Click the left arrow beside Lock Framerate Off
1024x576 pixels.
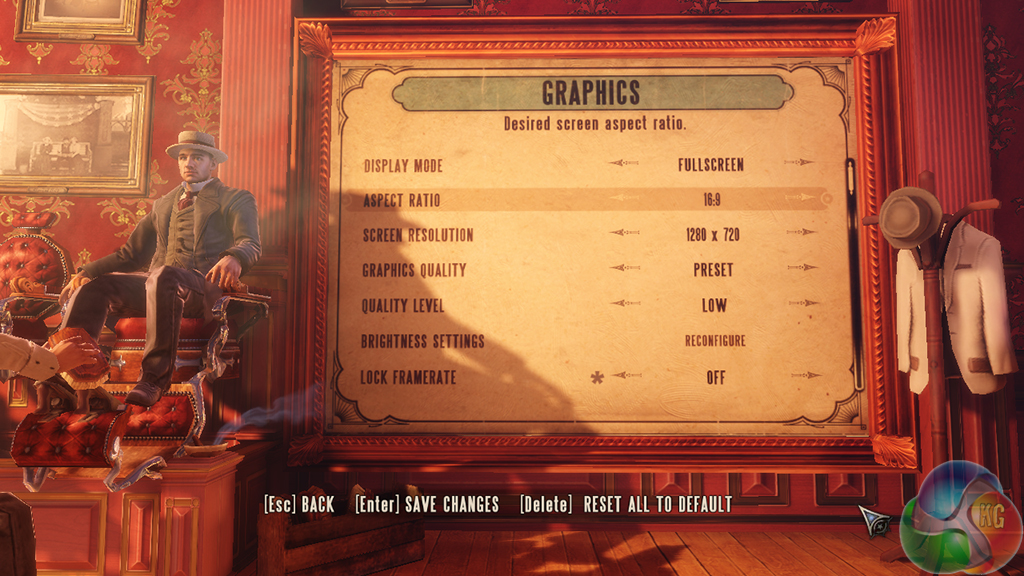627,376
